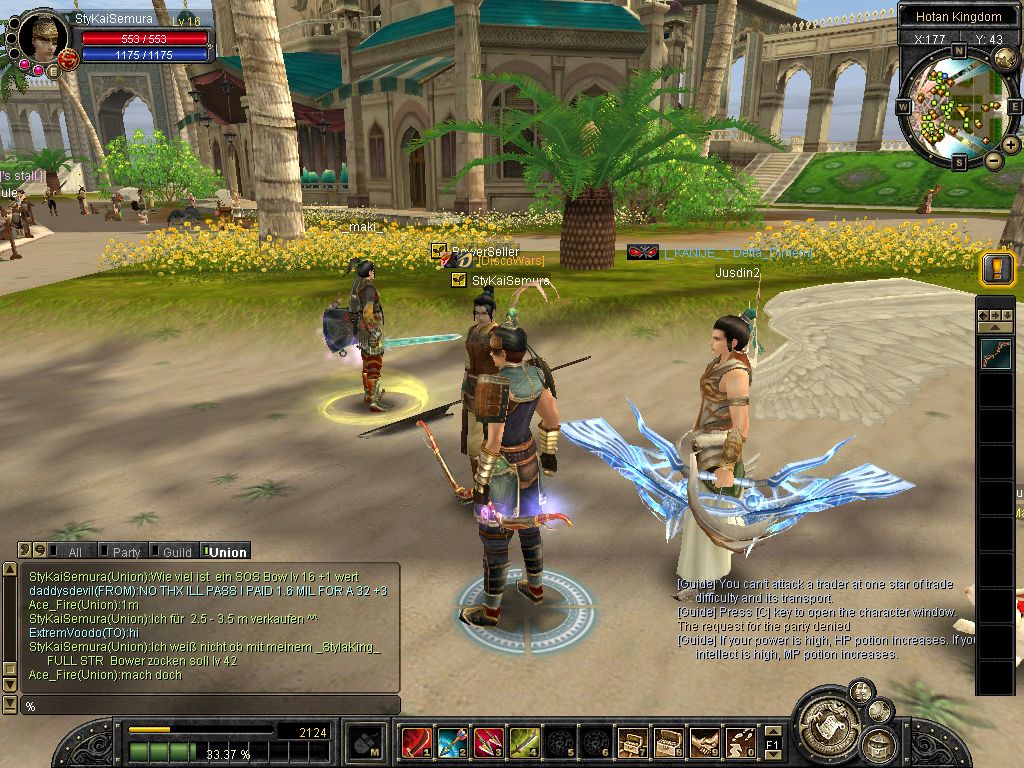This screenshot has width=1024, height=768.
Task: Open the world map globe button
Action: click(1005, 59)
